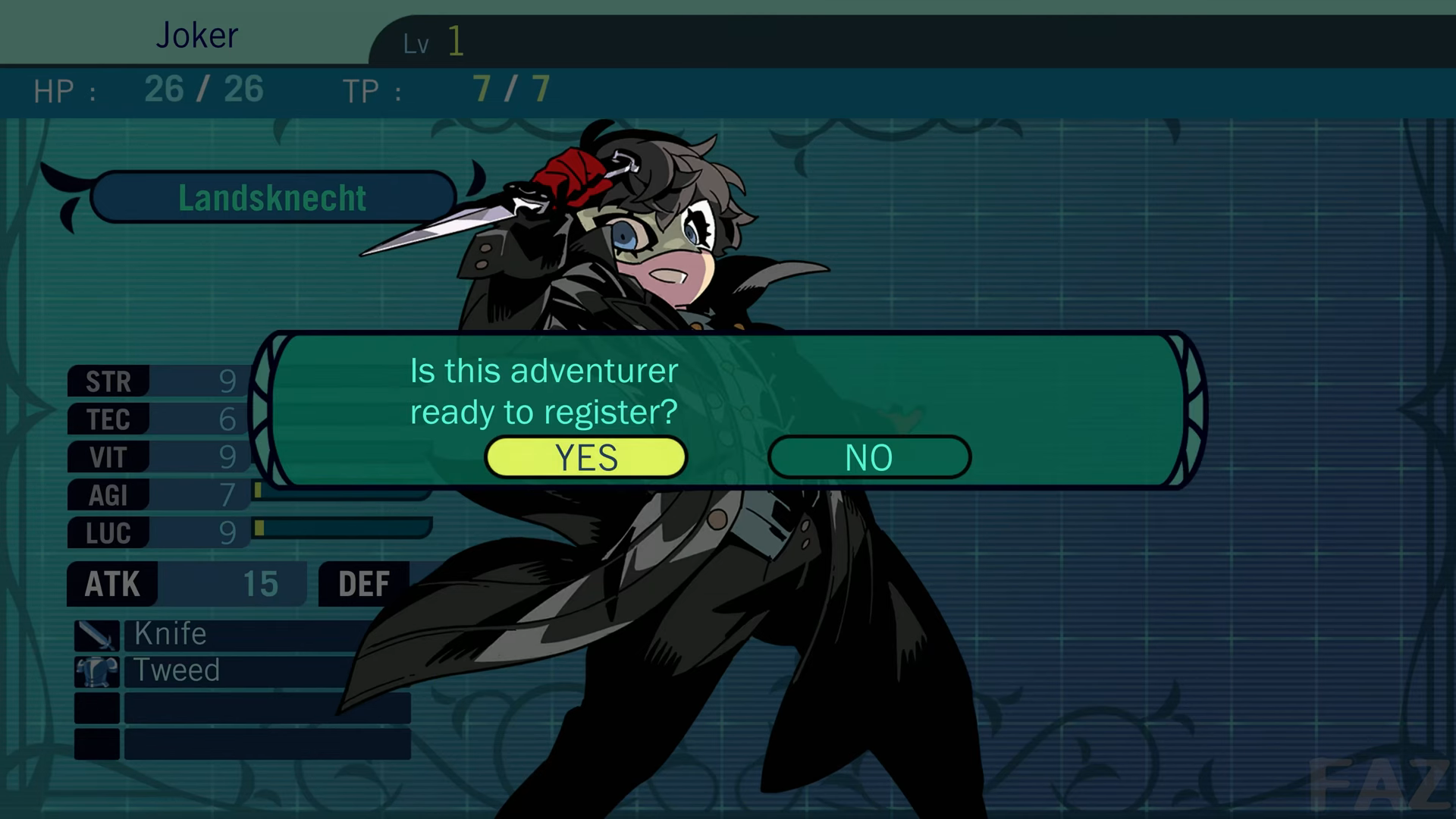
Task: Select the first empty equipment slot icon
Action: pyautogui.click(x=96, y=708)
